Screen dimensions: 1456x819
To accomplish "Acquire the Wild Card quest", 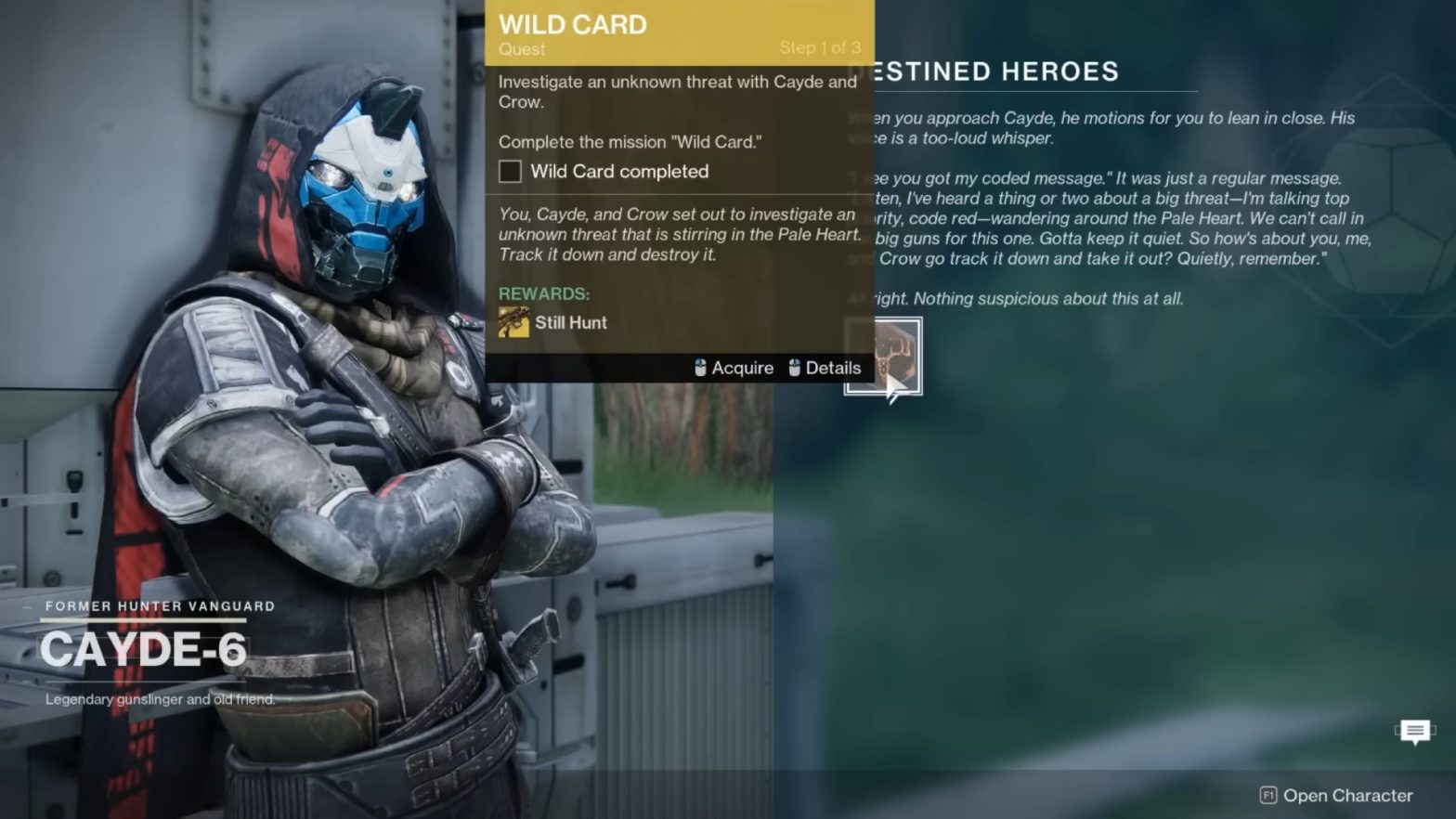I will (741, 368).
